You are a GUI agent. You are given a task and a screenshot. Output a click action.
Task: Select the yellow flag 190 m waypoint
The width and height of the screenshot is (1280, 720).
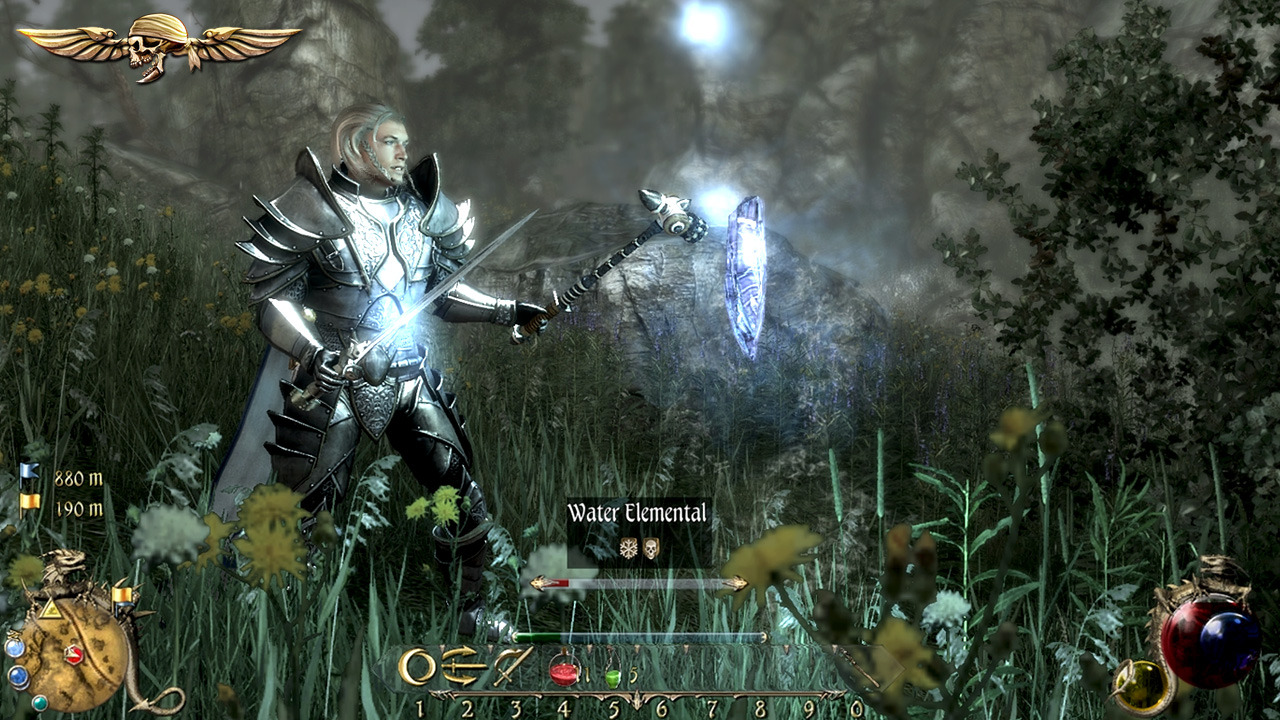pos(30,508)
